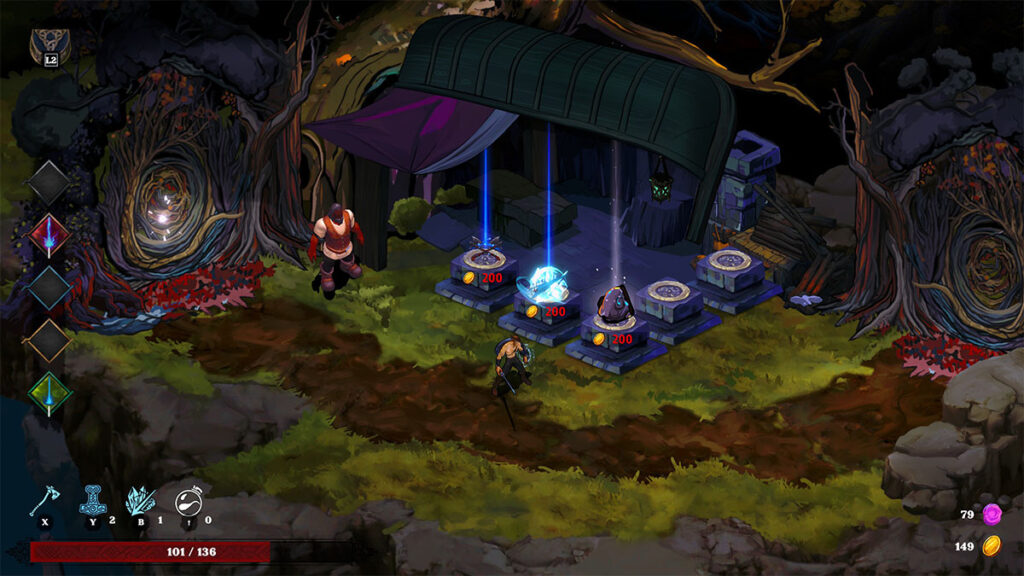This screenshot has height=576, width=1024.
Task: Select the green diamond rune slot
Action: tap(49, 393)
